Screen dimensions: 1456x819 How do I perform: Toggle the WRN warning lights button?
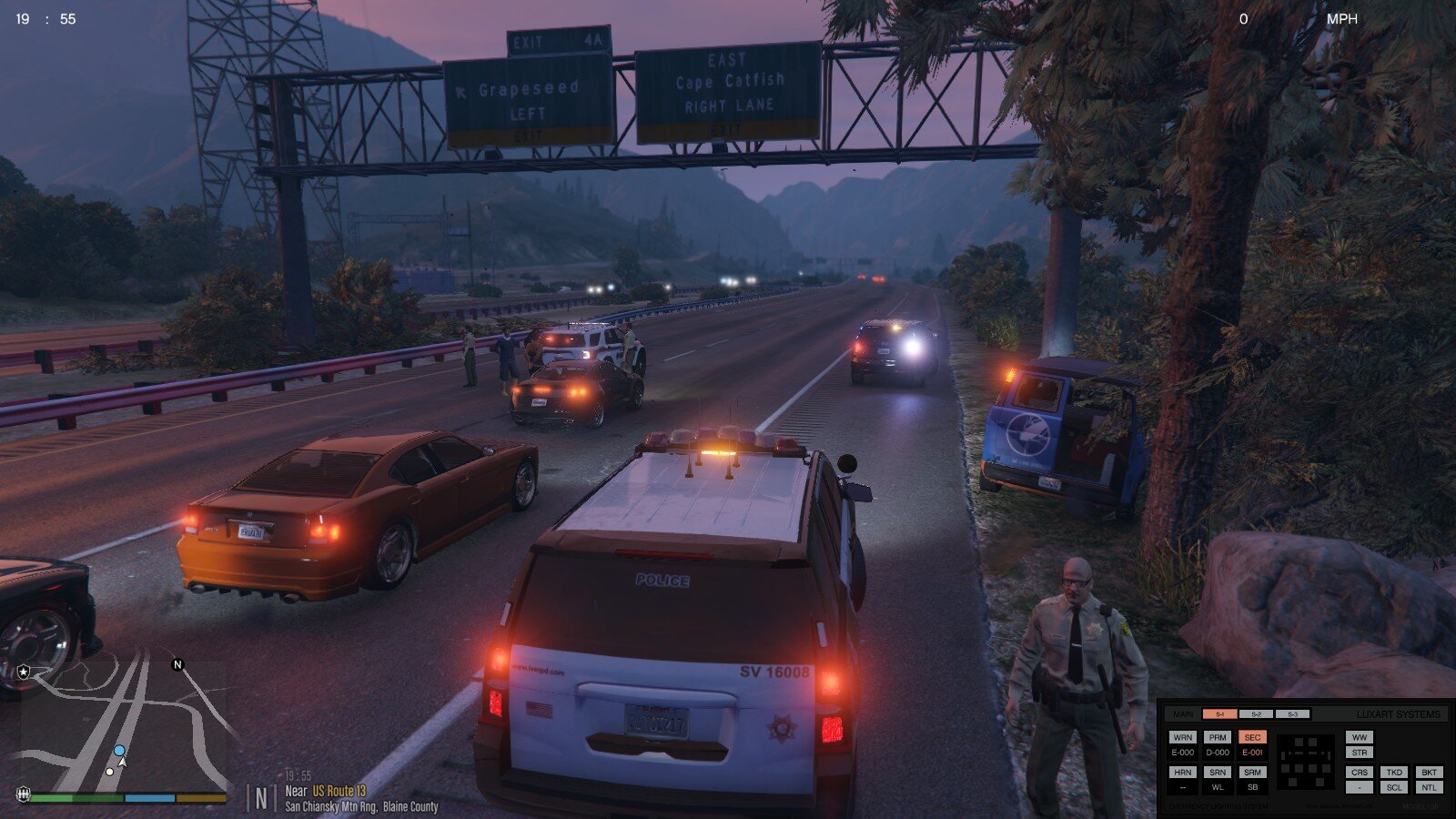1183,737
